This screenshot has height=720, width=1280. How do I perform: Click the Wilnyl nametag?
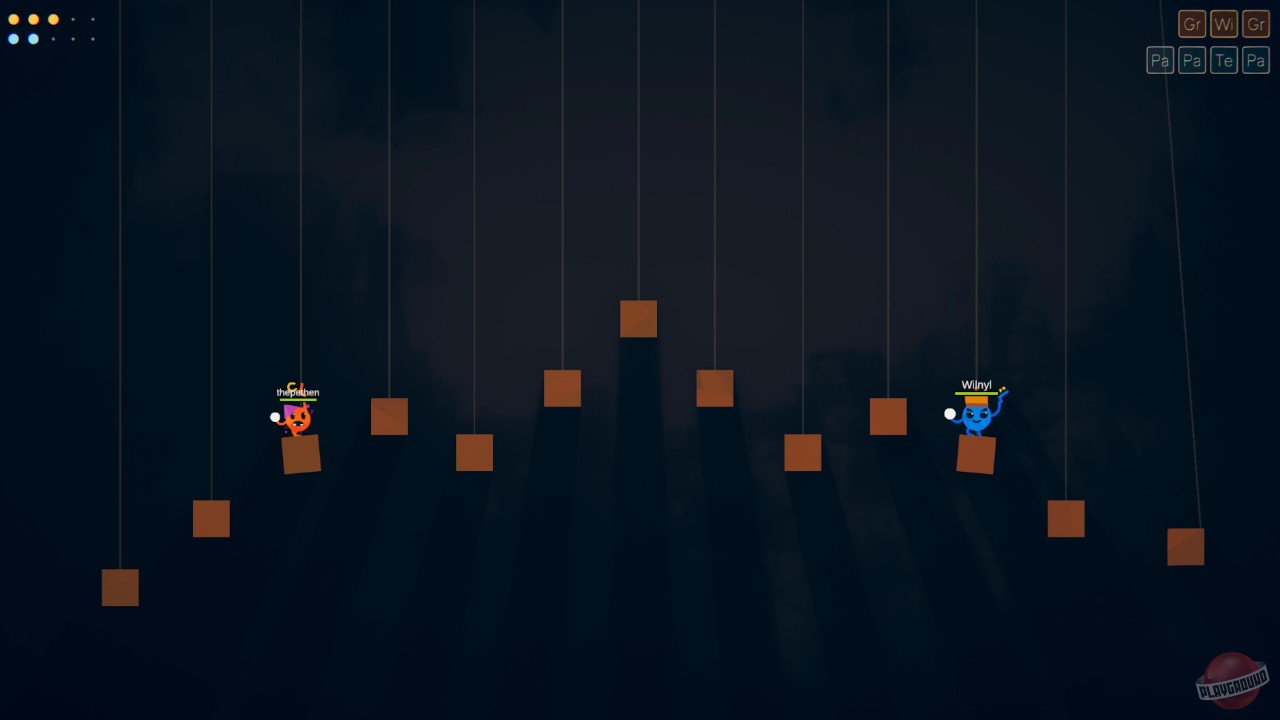point(975,384)
